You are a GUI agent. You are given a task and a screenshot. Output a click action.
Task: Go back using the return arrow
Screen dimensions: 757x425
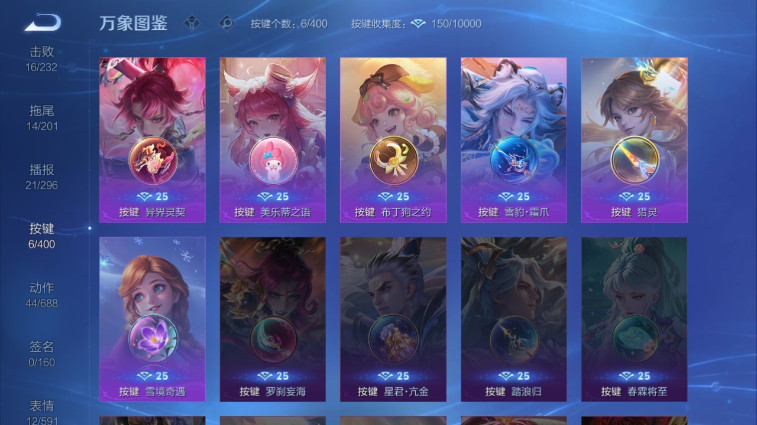(x=42, y=22)
